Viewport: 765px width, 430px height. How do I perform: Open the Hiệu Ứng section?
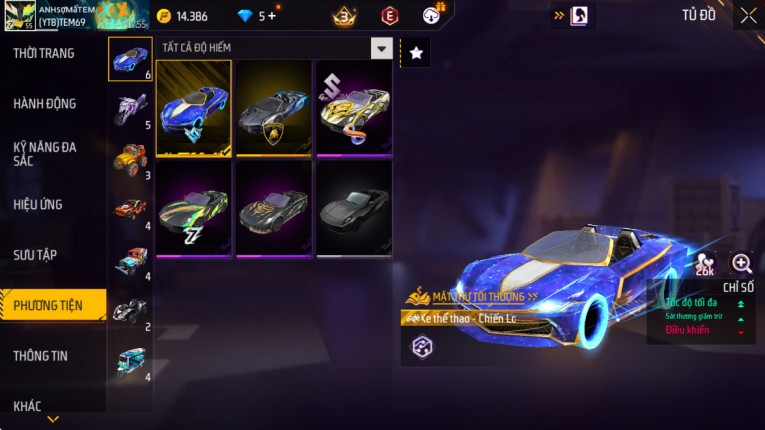pyautogui.click(x=39, y=204)
